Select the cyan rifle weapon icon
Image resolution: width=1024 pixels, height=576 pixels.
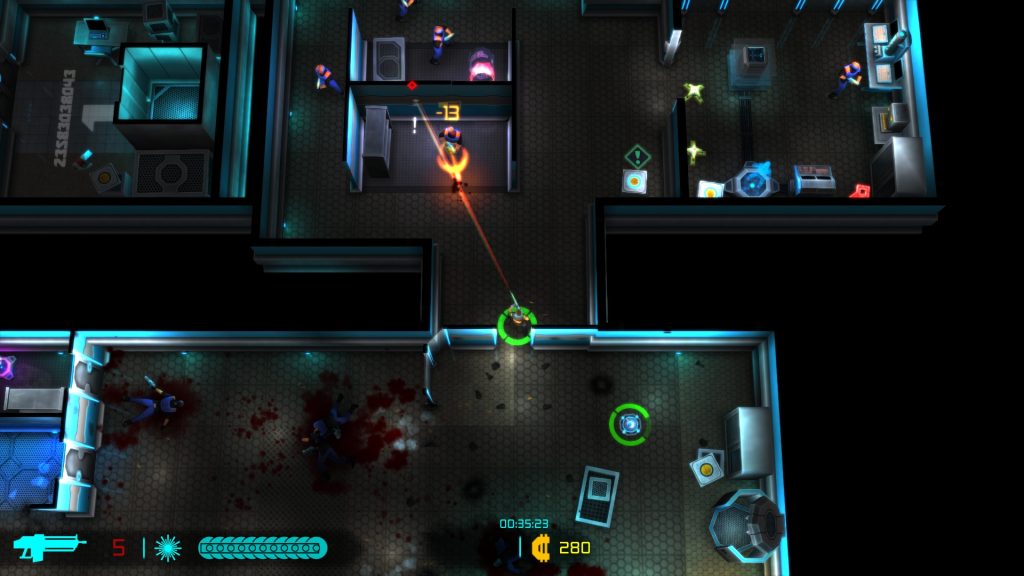(x=45, y=547)
